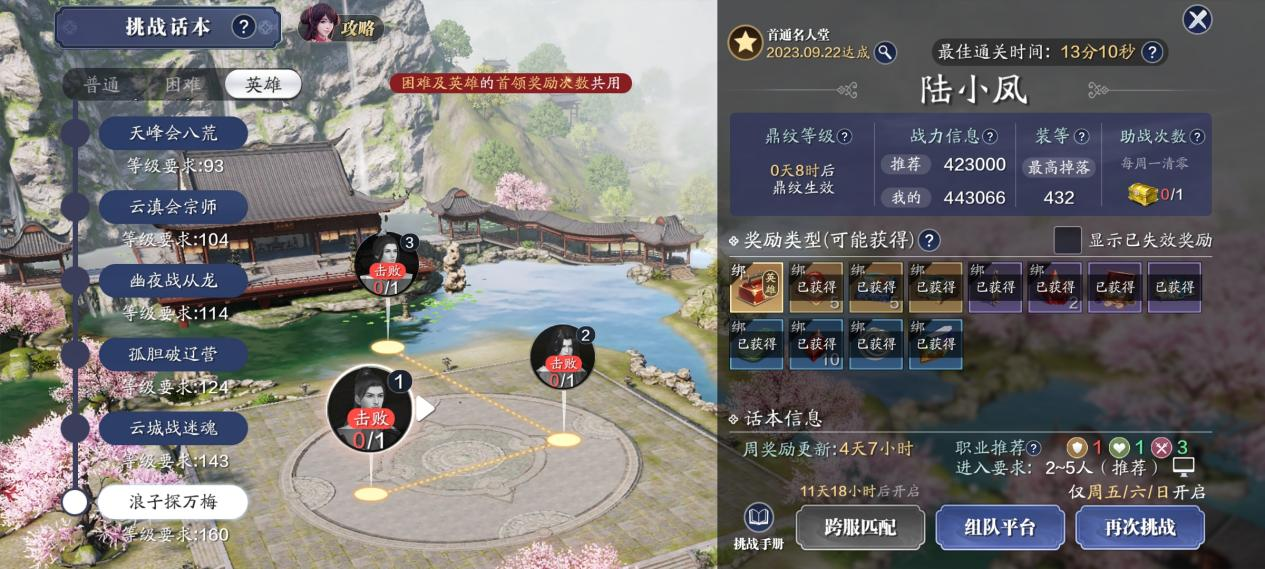Select boss portrait number 3 on the map
The width and height of the screenshot is (1265, 569).
386,262
